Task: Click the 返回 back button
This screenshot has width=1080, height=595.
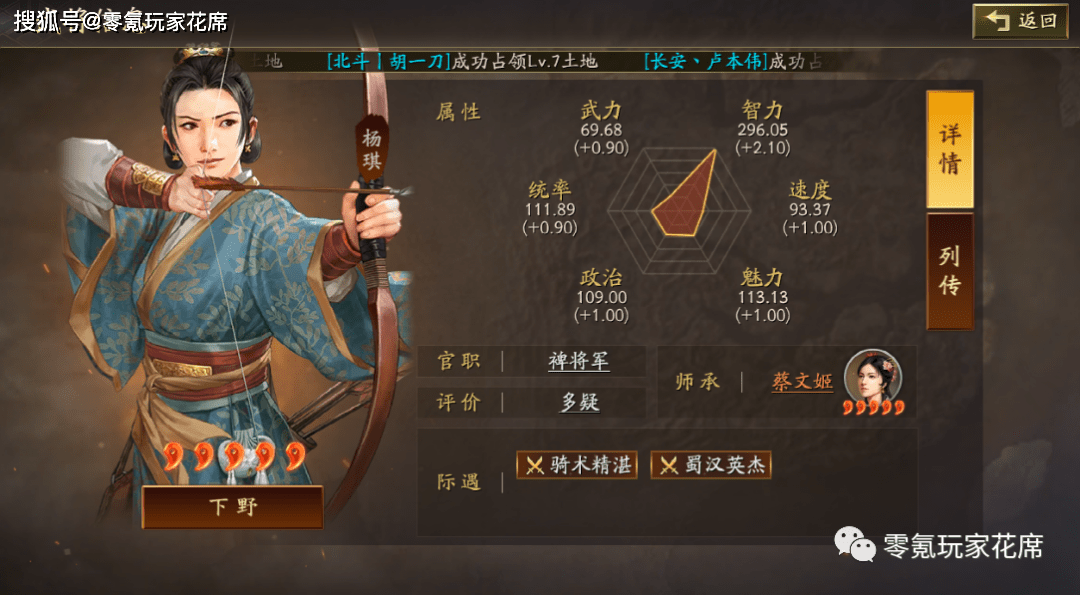Action: (1020, 21)
